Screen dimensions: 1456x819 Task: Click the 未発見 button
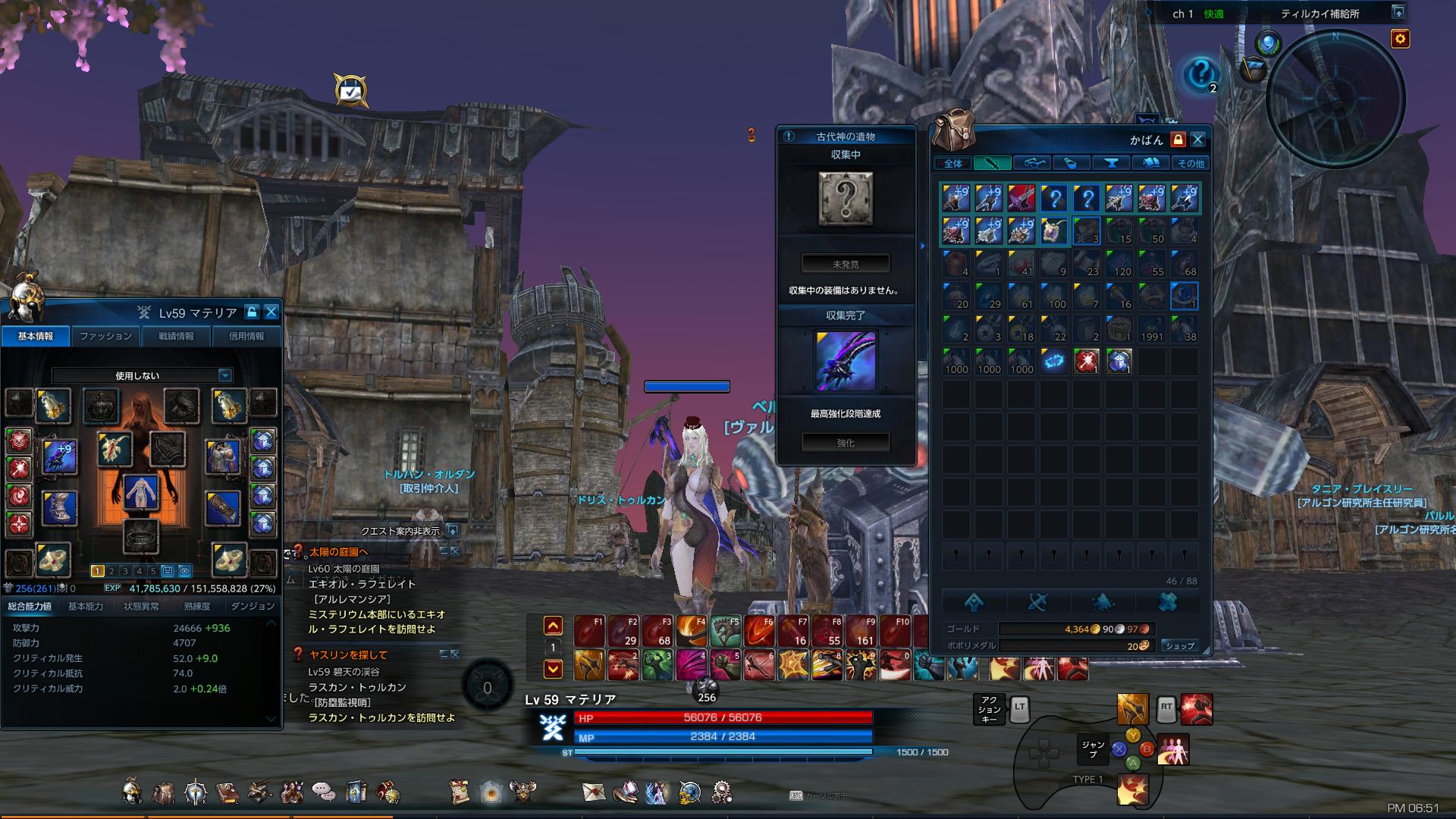pyautogui.click(x=846, y=265)
